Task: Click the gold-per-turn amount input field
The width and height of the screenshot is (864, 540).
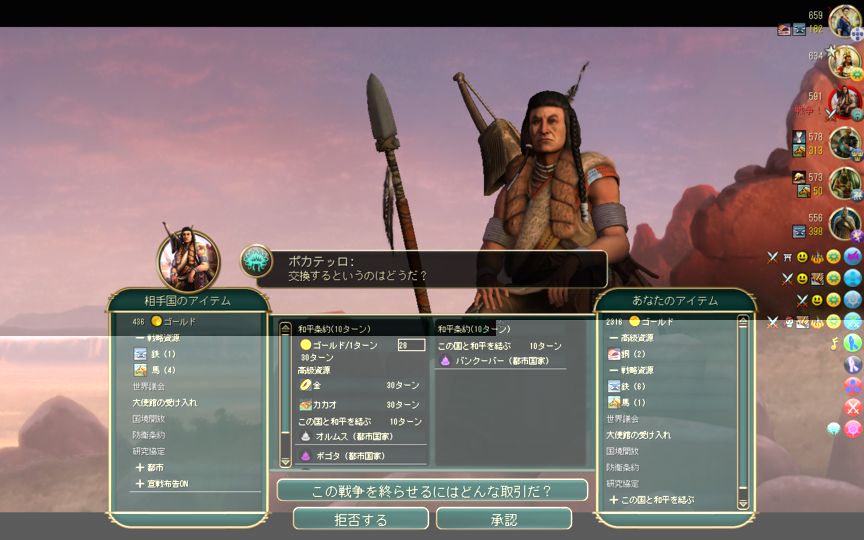Action: point(410,345)
